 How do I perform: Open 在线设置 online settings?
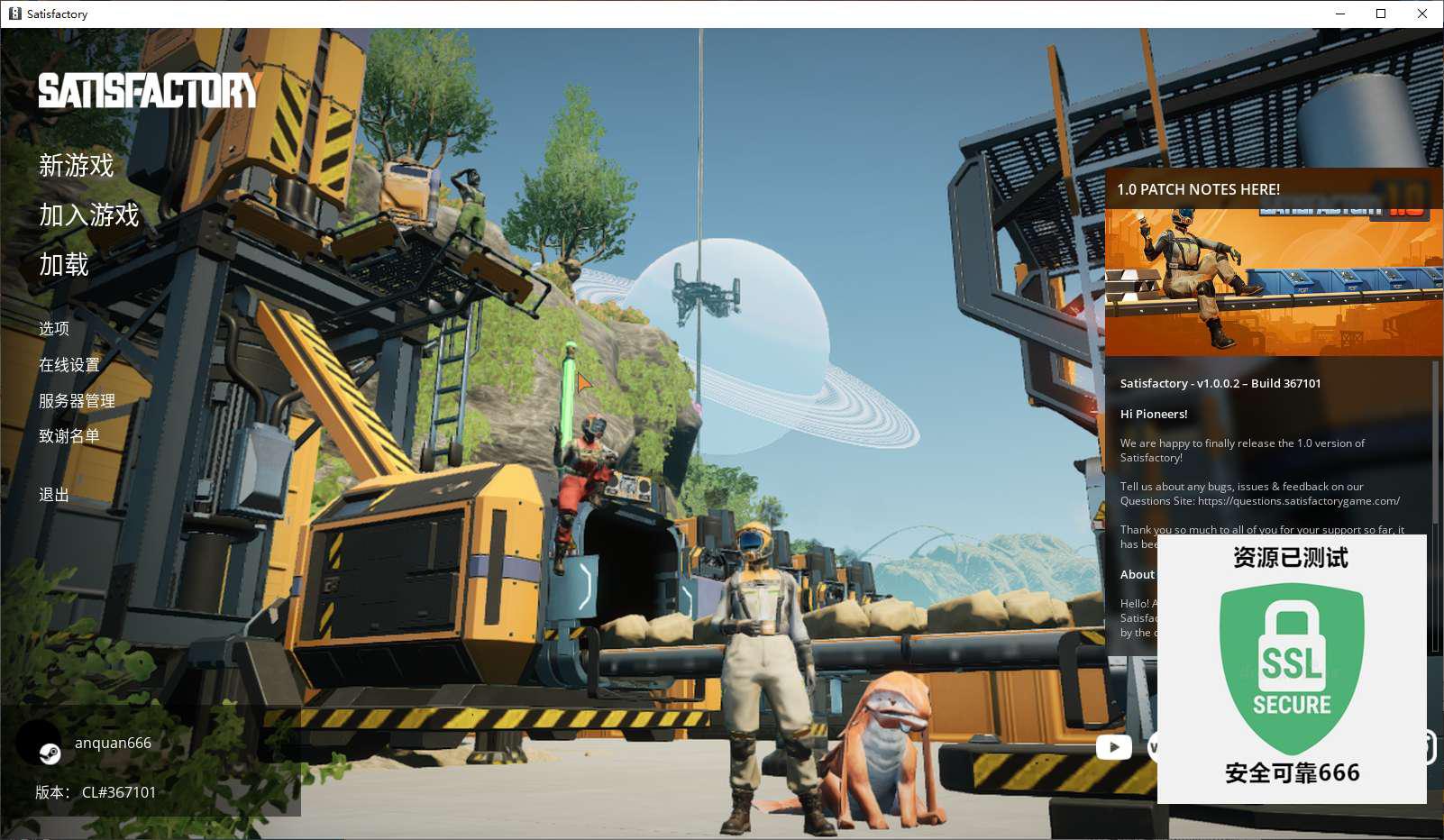coord(69,365)
